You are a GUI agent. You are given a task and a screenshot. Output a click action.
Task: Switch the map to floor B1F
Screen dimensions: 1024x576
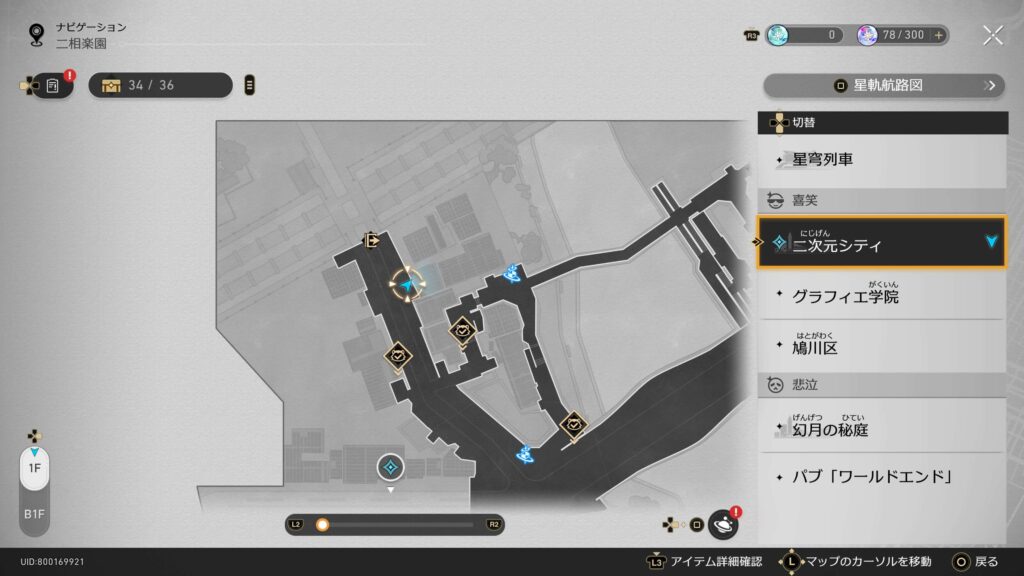(34, 513)
